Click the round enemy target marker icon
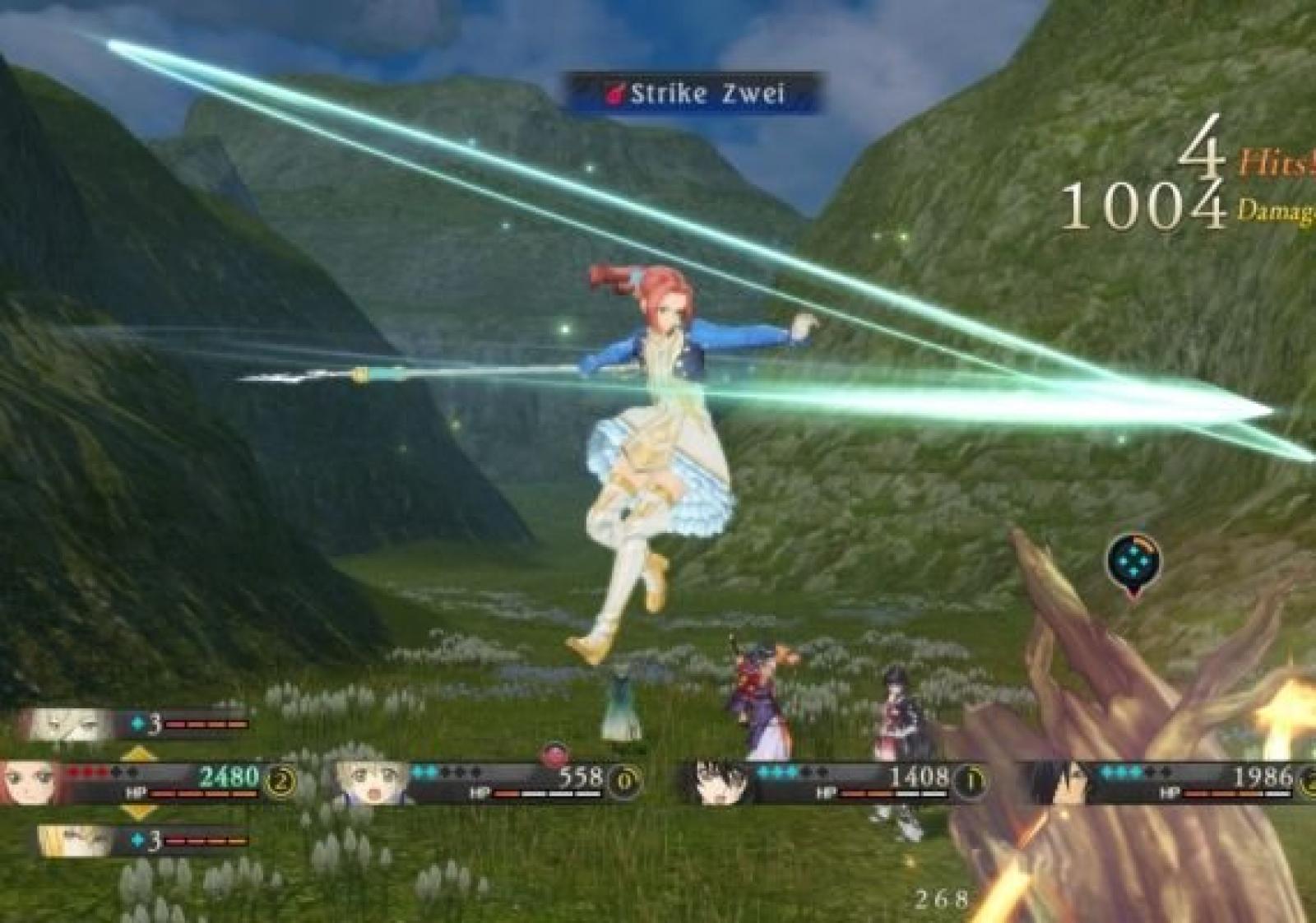1316x923 pixels. [1133, 562]
